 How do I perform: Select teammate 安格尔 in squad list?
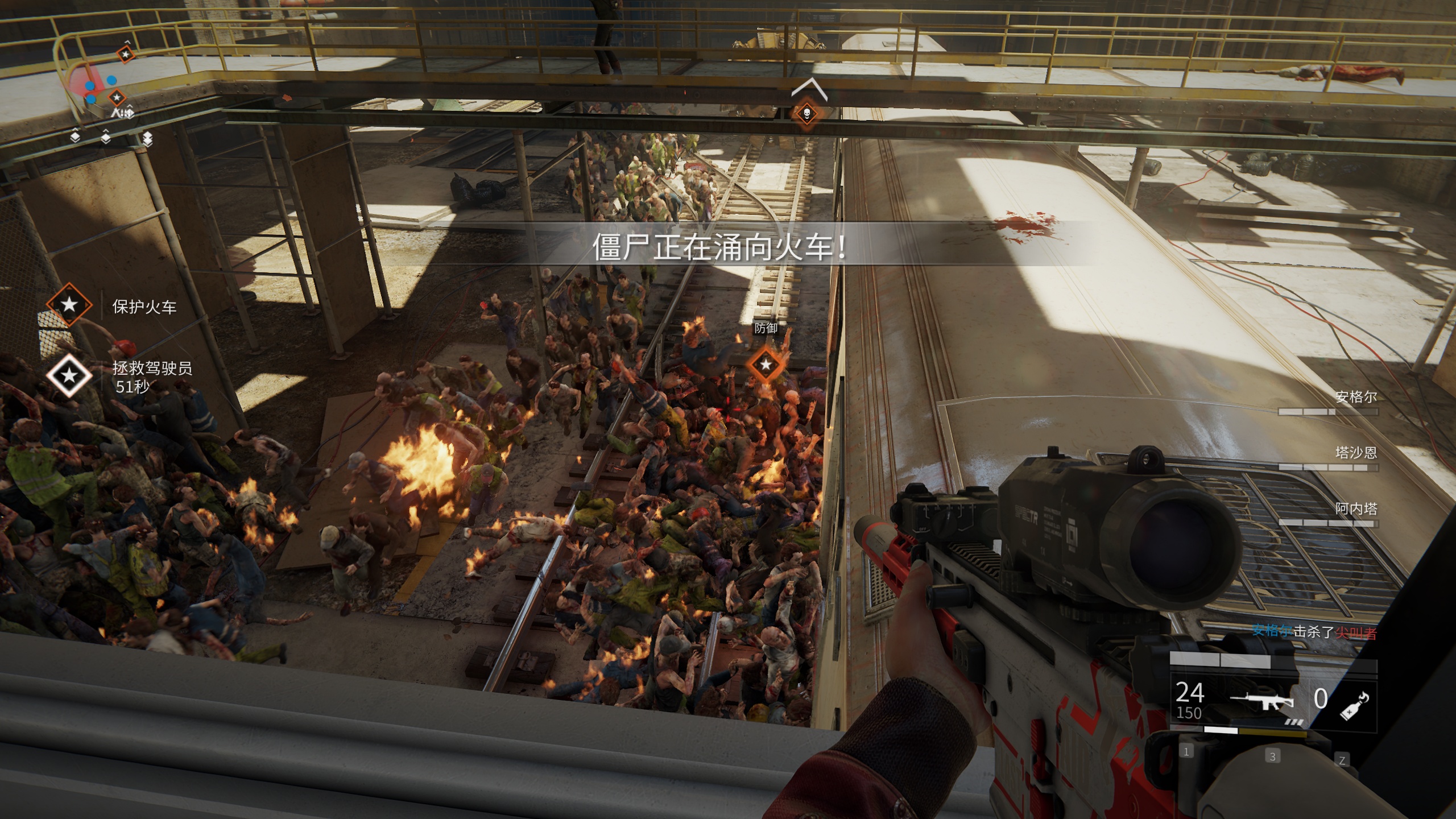[x=1356, y=397]
